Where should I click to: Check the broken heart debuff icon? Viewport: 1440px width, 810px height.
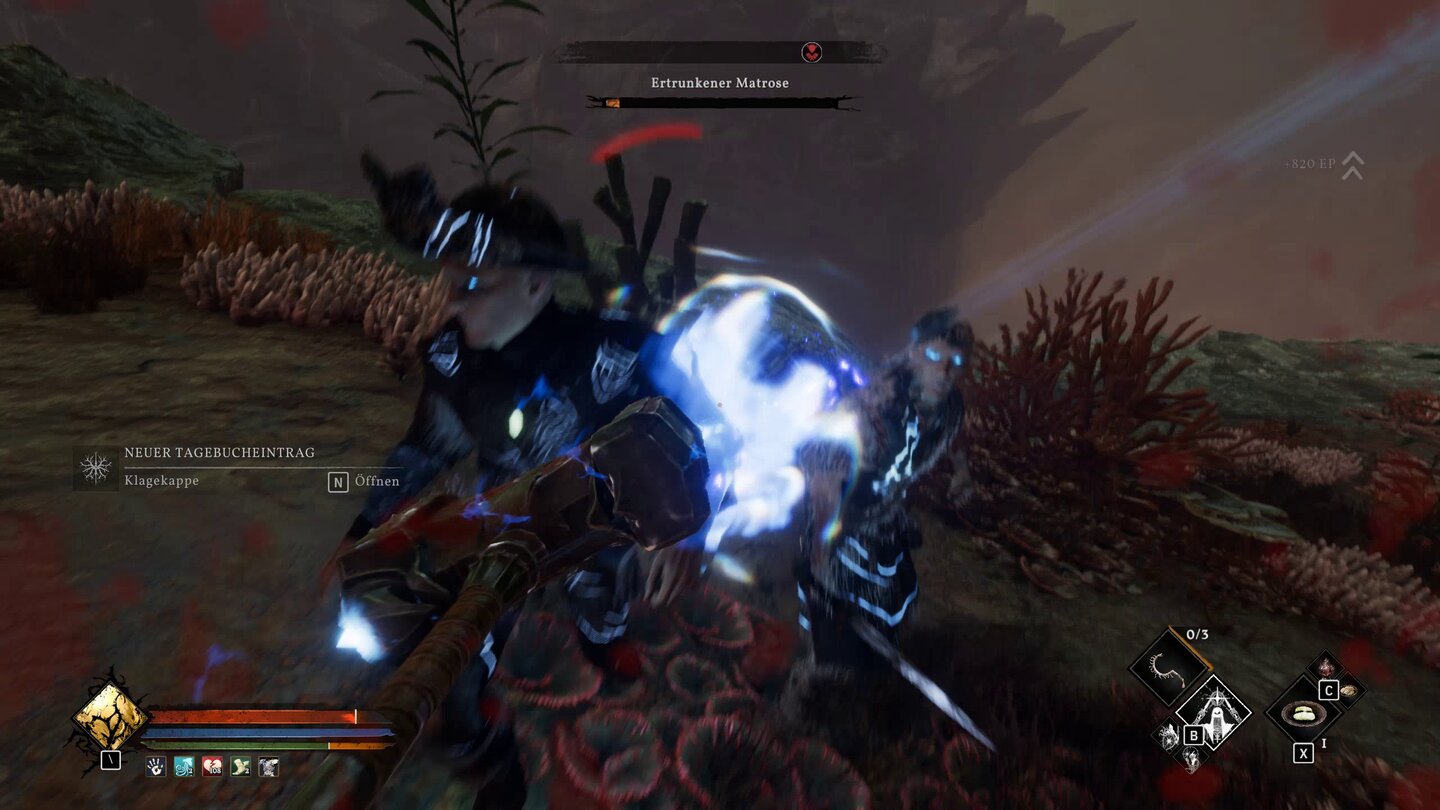pyautogui.click(x=212, y=767)
